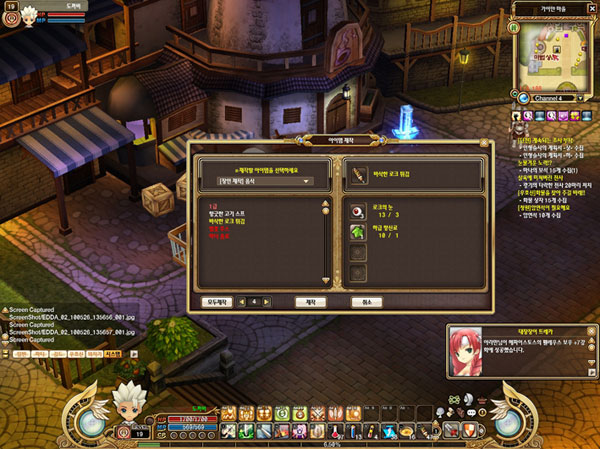Select the green arrow ingredient slot
Image resolution: width=600 pixels, height=449 pixels.
click(x=359, y=232)
